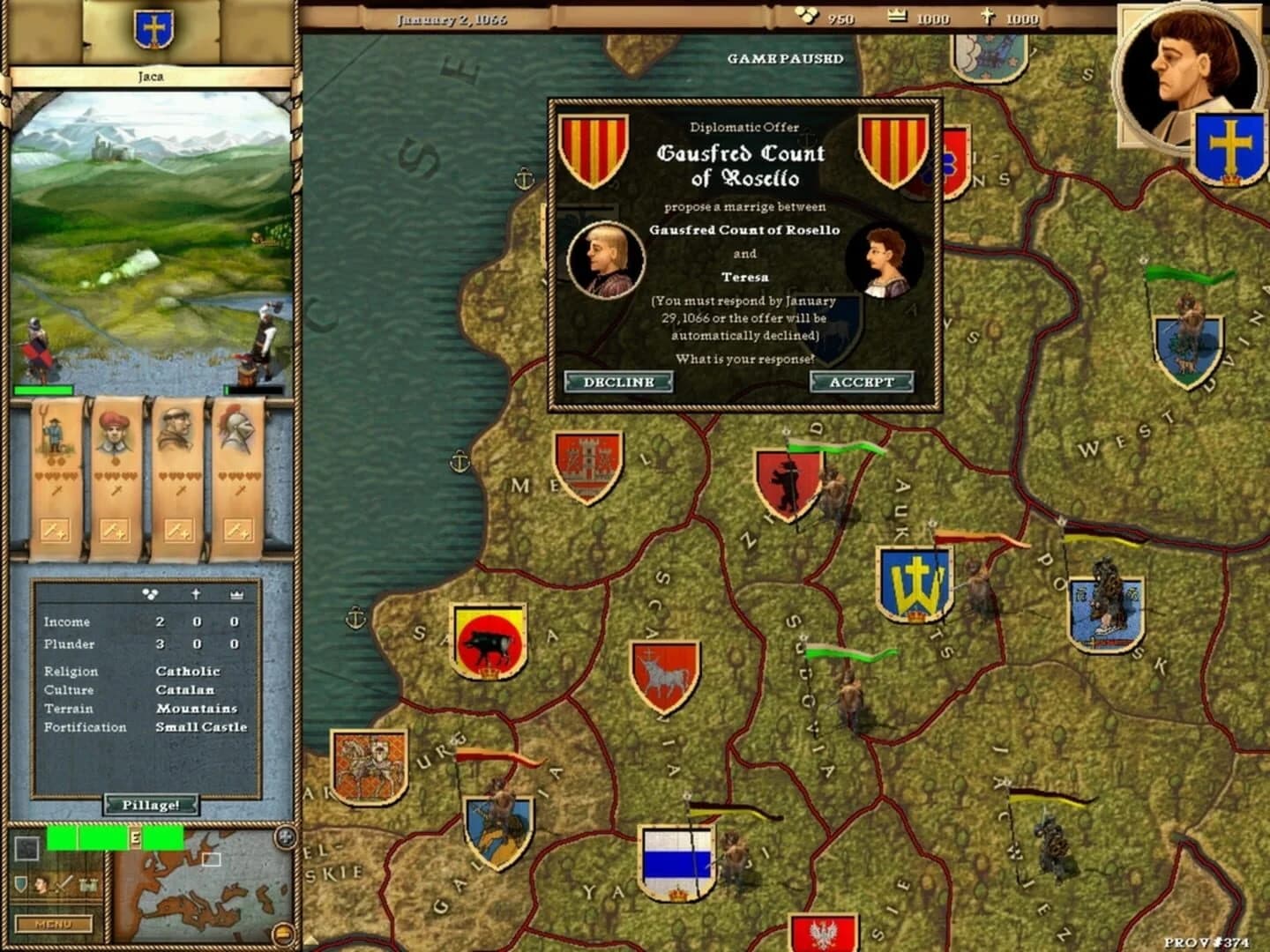Toggle the castle map mode
1270x952 pixels.
point(87,886)
